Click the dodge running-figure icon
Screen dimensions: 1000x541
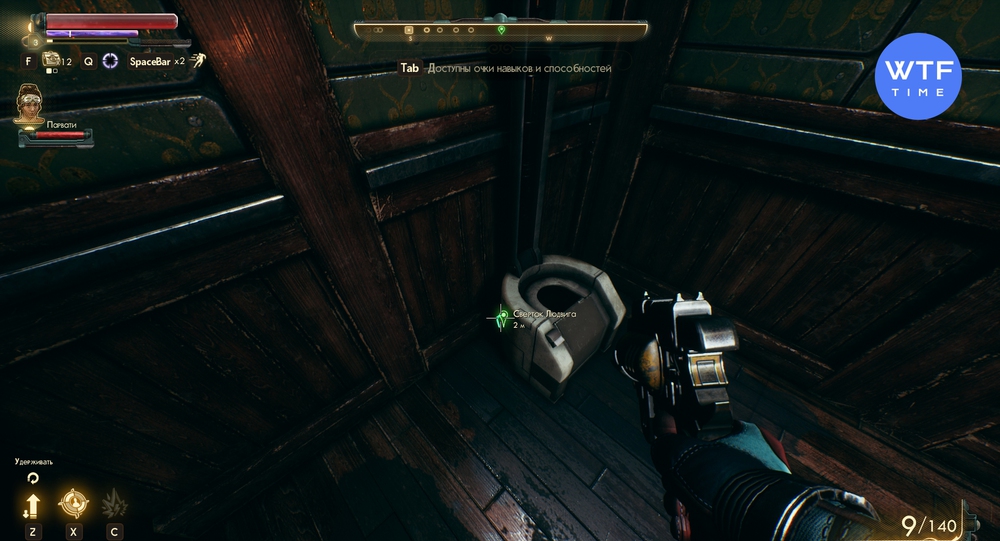pos(198,60)
